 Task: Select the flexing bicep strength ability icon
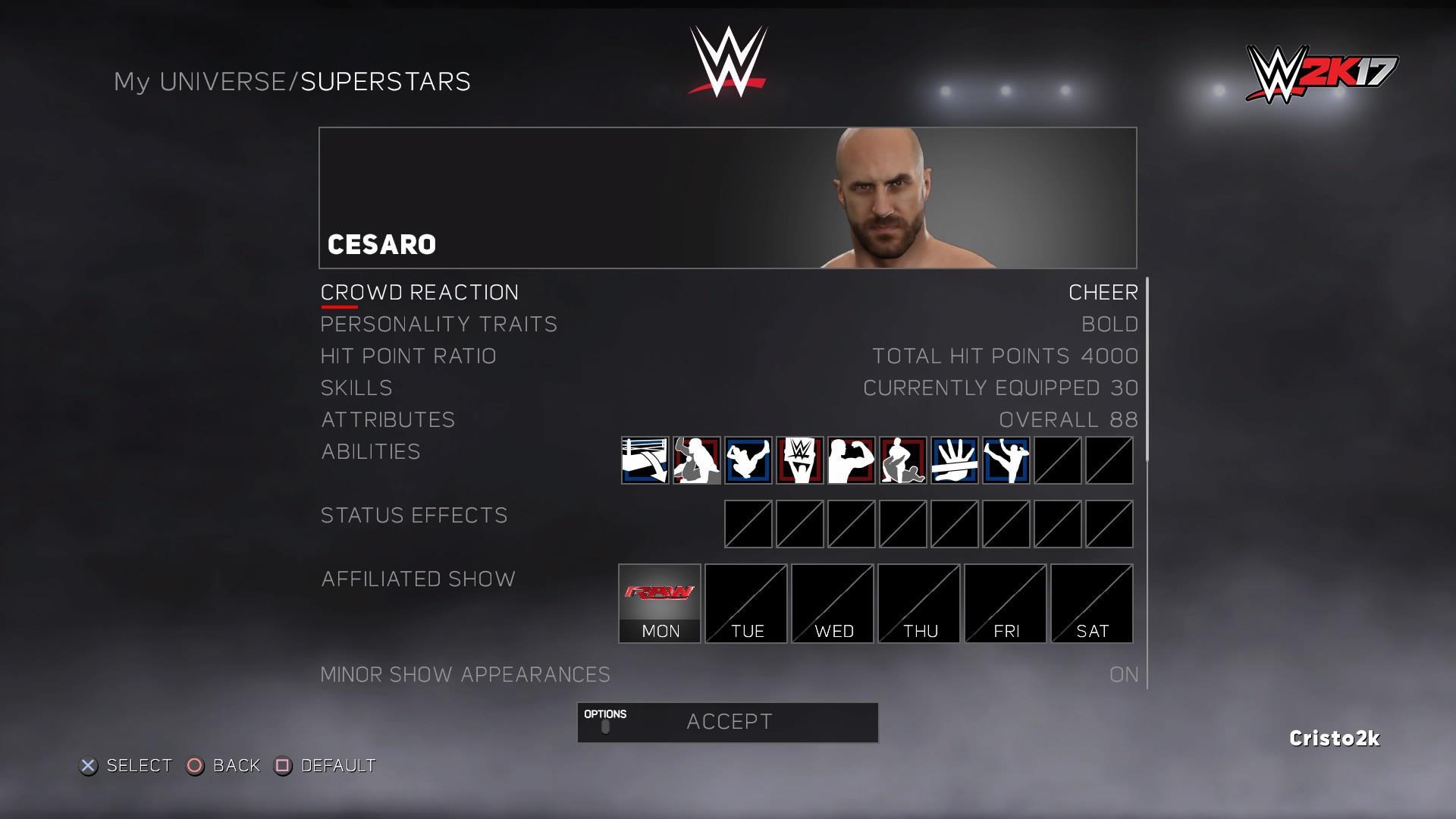852,460
